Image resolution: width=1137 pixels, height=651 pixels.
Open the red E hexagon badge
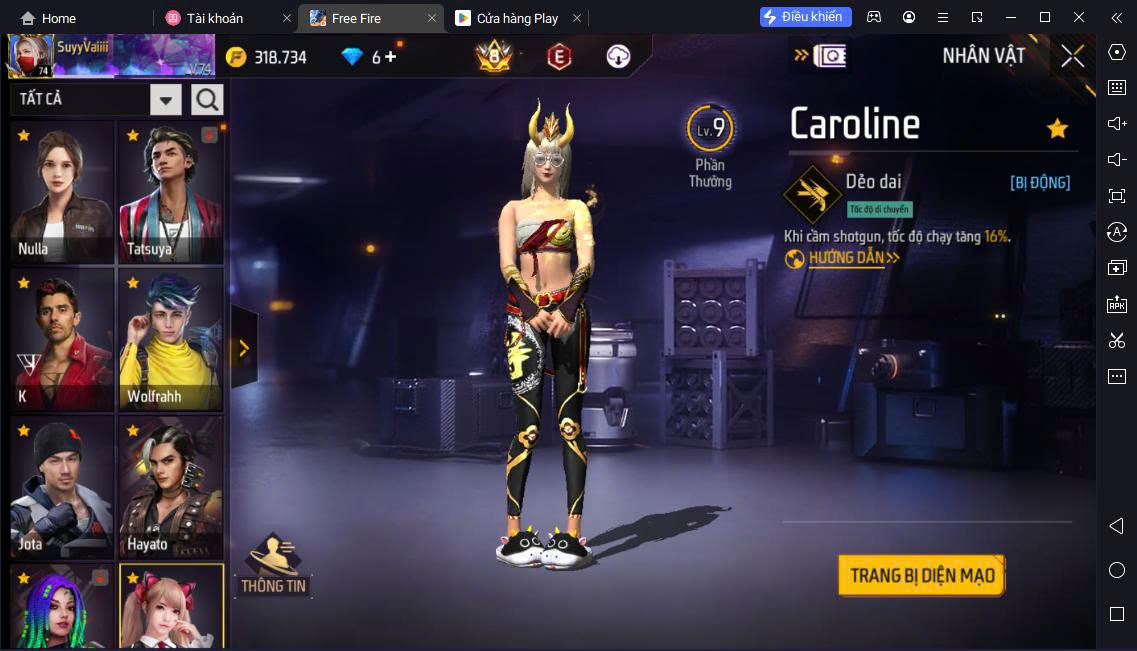[x=558, y=57]
